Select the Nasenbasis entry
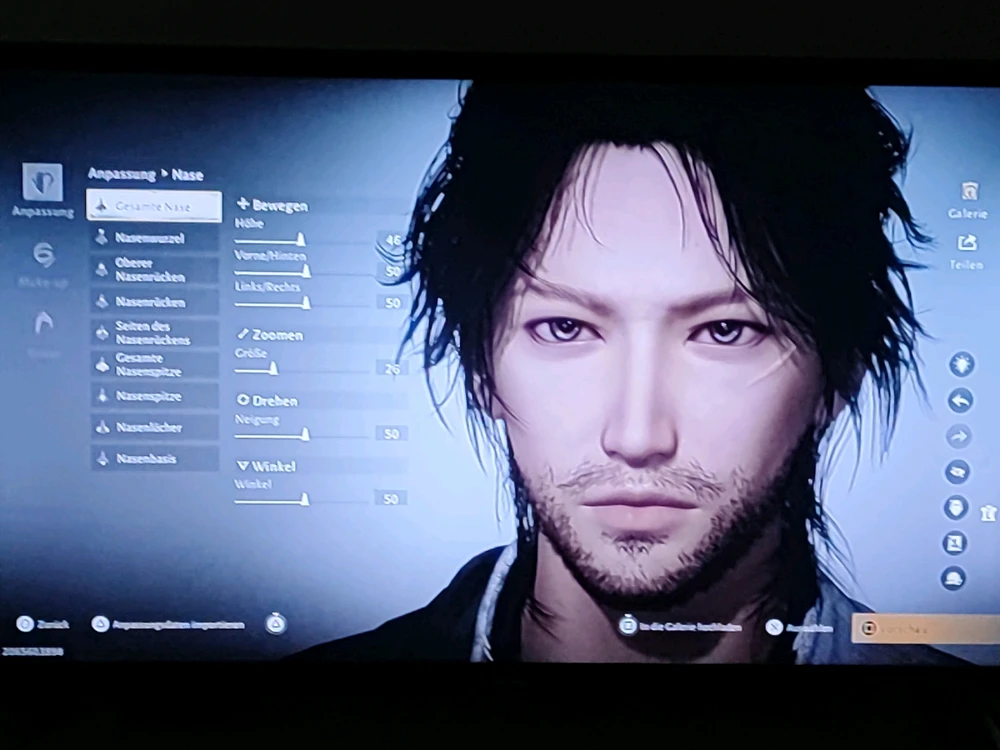This screenshot has height=750, width=1000. pyautogui.click(x=154, y=459)
